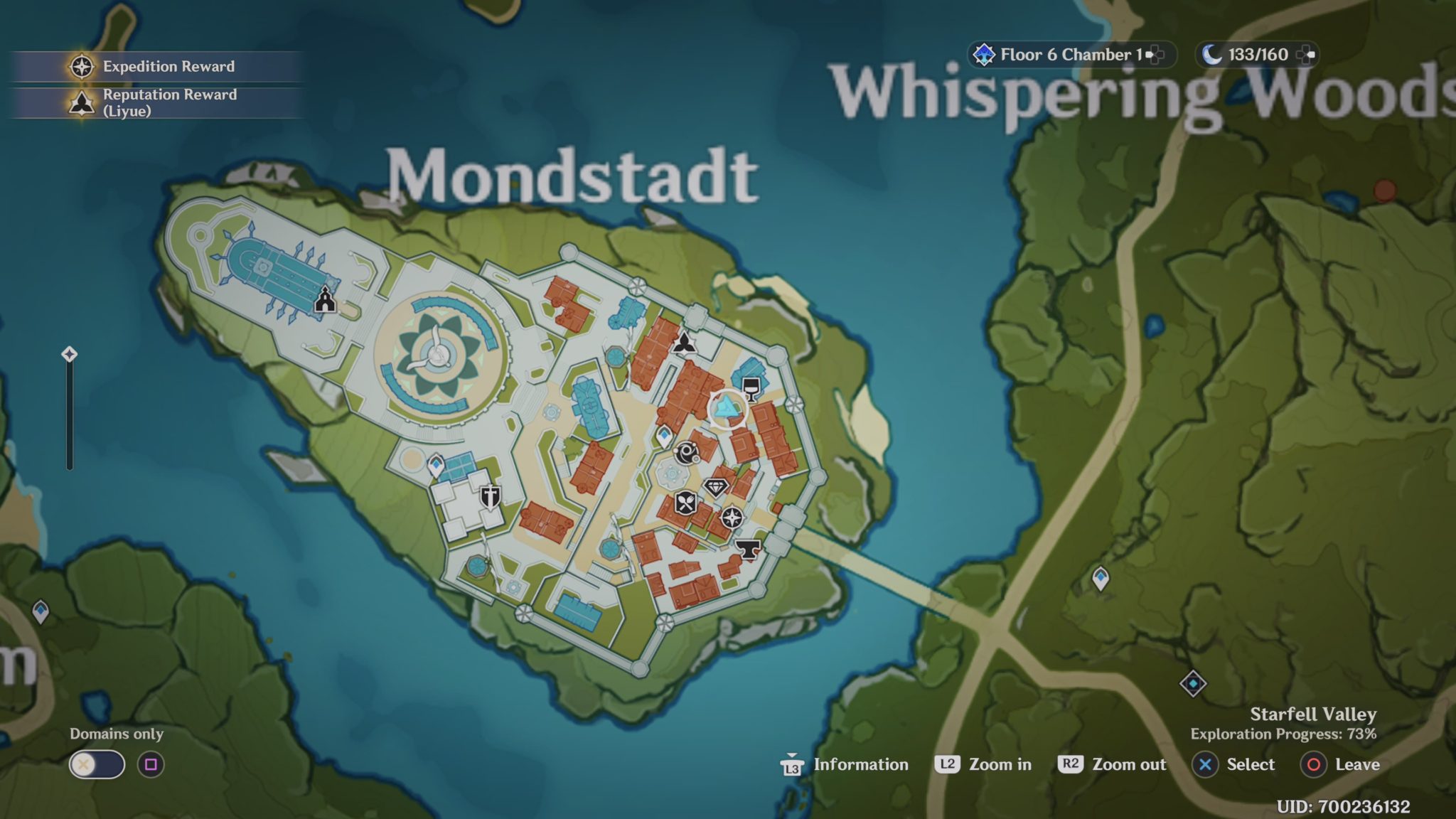Open the wine glass tavern marker
The image size is (1456, 819).
tap(751, 388)
